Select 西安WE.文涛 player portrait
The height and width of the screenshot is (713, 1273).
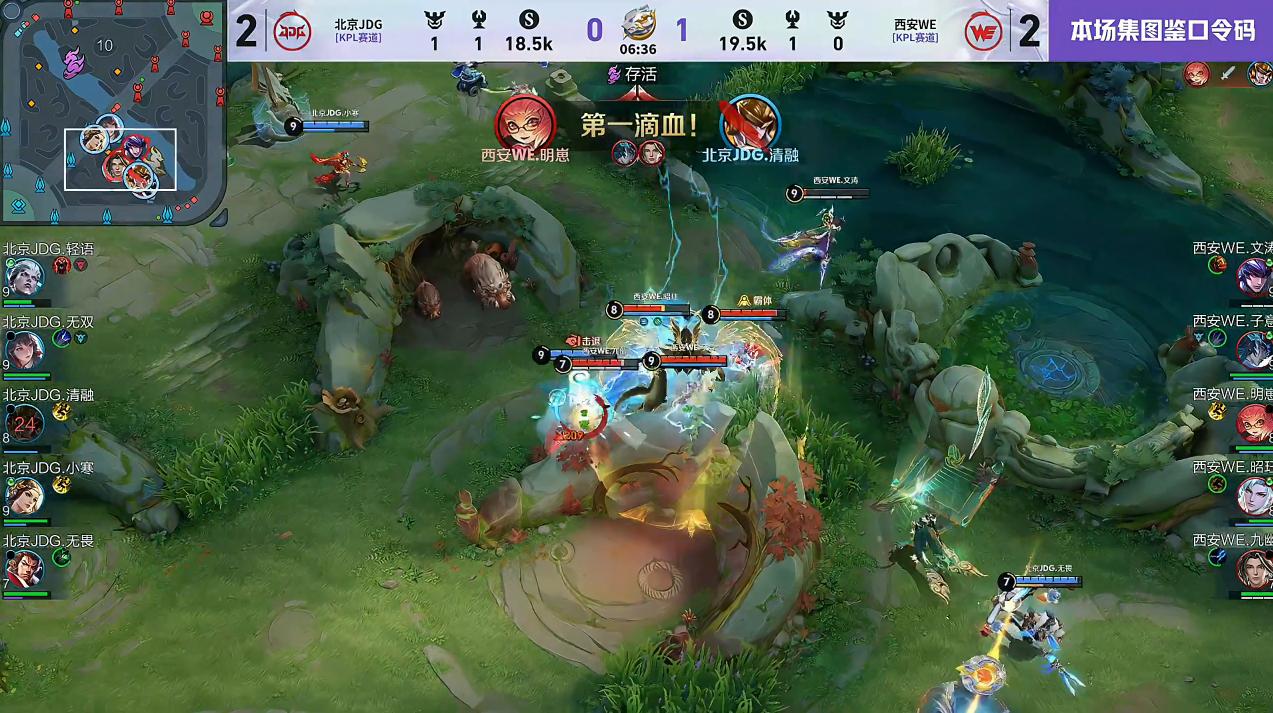[1253, 275]
